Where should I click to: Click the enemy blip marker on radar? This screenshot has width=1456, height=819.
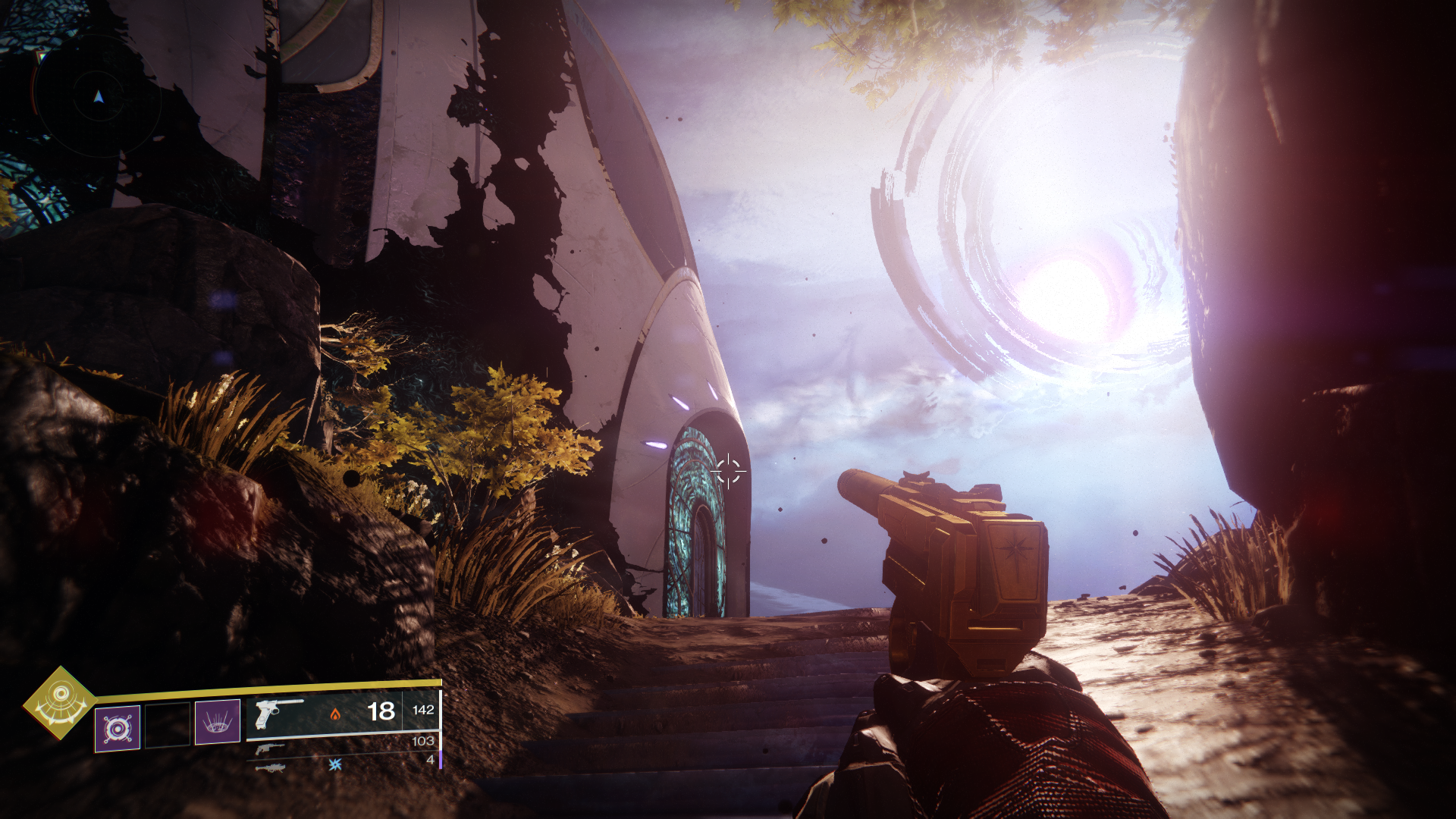42,55
